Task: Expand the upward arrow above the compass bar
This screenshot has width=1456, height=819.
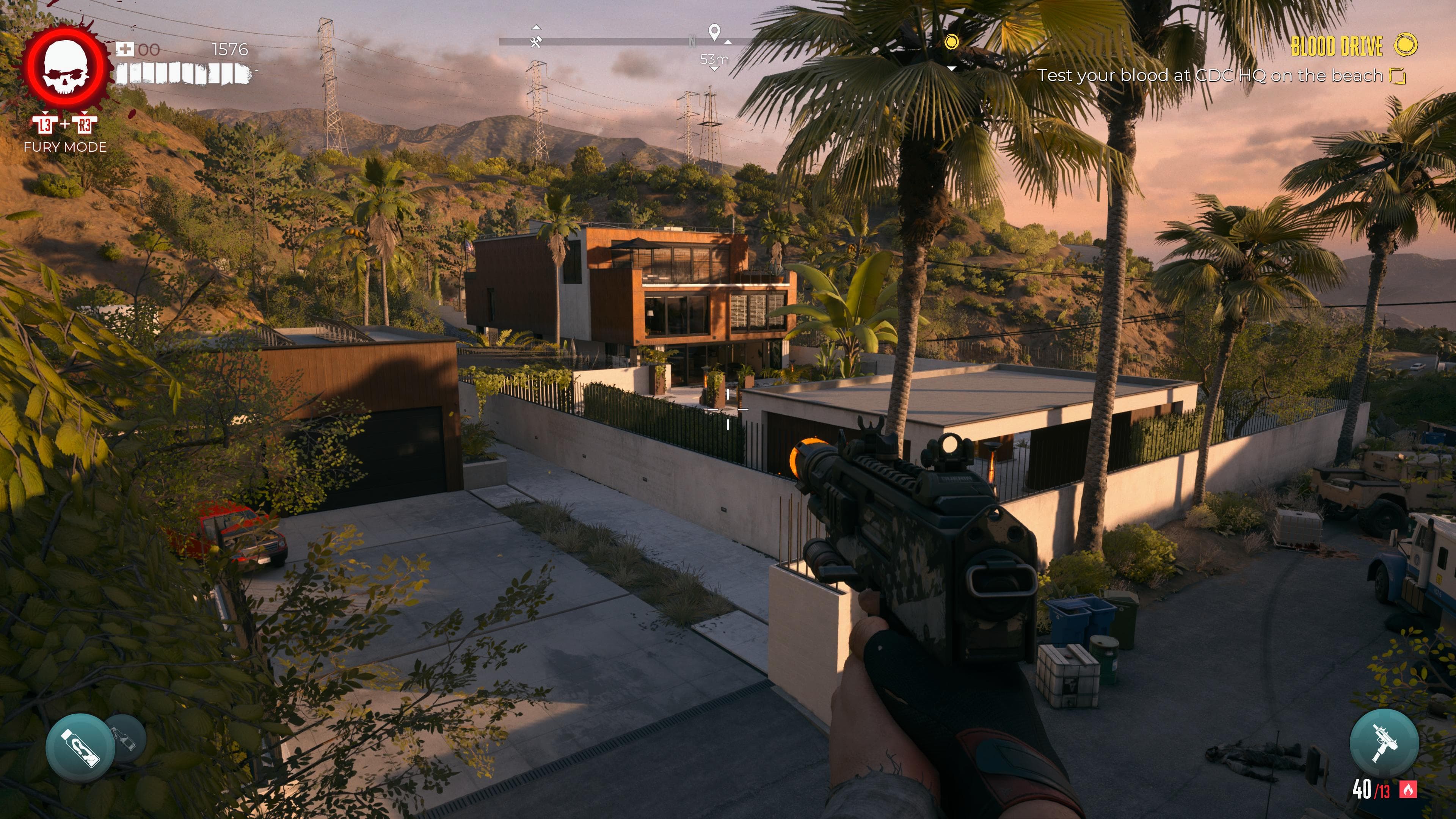Action: (x=537, y=28)
